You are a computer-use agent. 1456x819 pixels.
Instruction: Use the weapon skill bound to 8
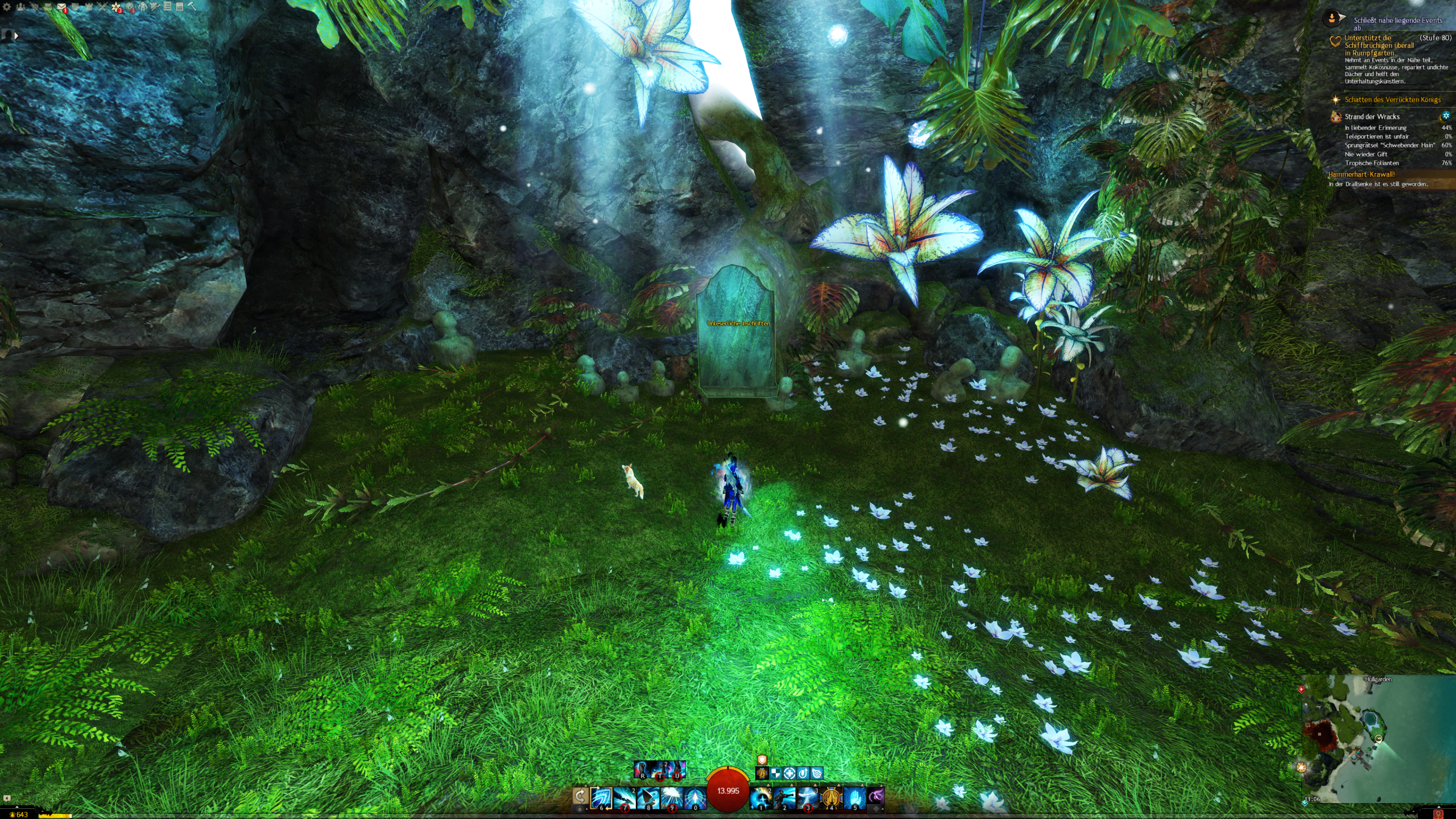pyautogui.click(x=648, y=797)
